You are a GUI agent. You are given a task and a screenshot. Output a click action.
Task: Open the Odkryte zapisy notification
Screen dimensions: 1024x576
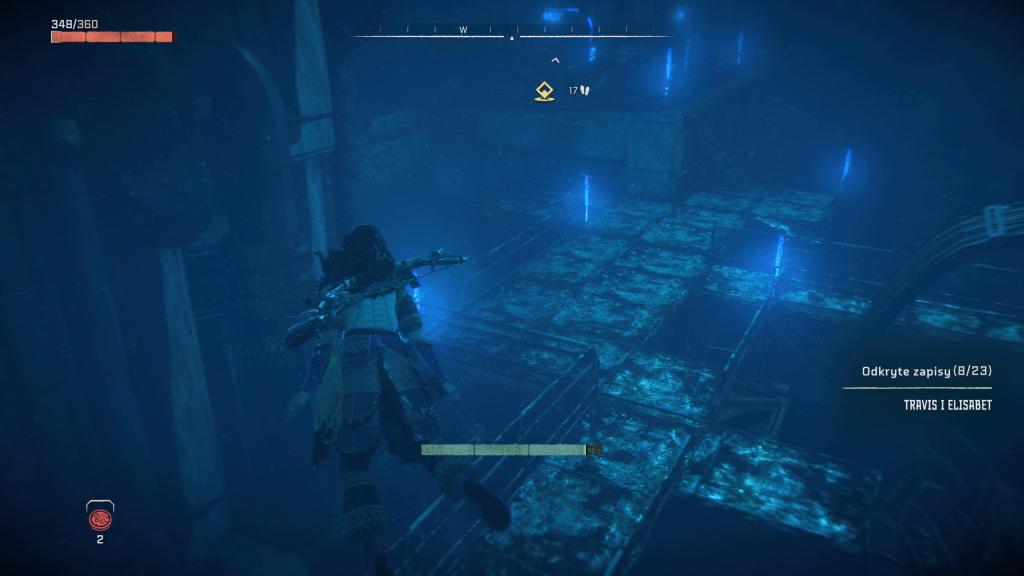click(x=926, y=372)
